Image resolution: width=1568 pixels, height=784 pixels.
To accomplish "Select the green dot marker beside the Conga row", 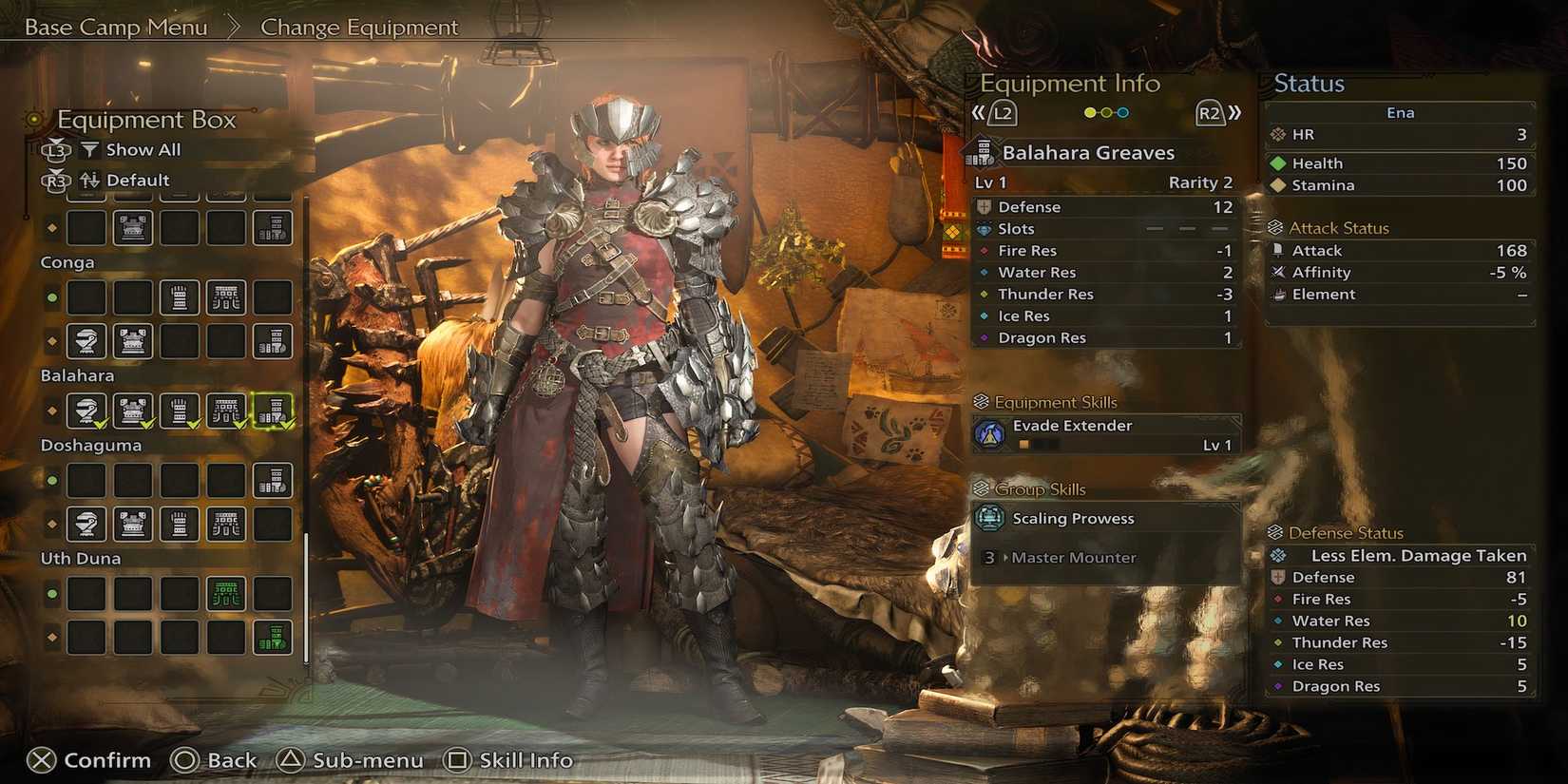I will tap(50, 297).
